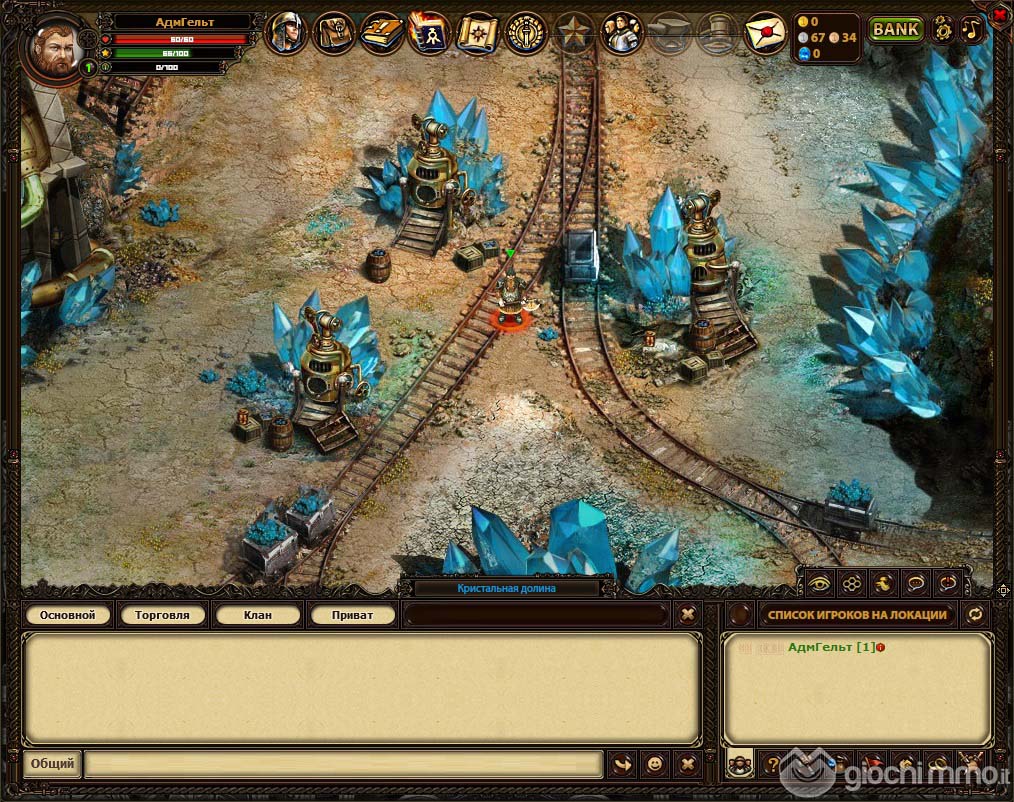Open the question mark help icon

773,764
